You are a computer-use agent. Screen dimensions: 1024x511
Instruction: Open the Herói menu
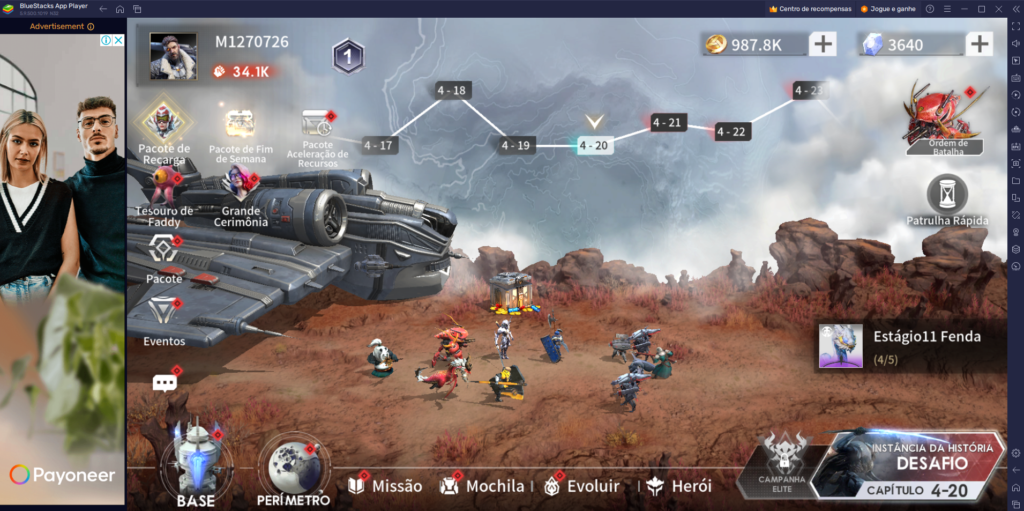click(679, 486)
